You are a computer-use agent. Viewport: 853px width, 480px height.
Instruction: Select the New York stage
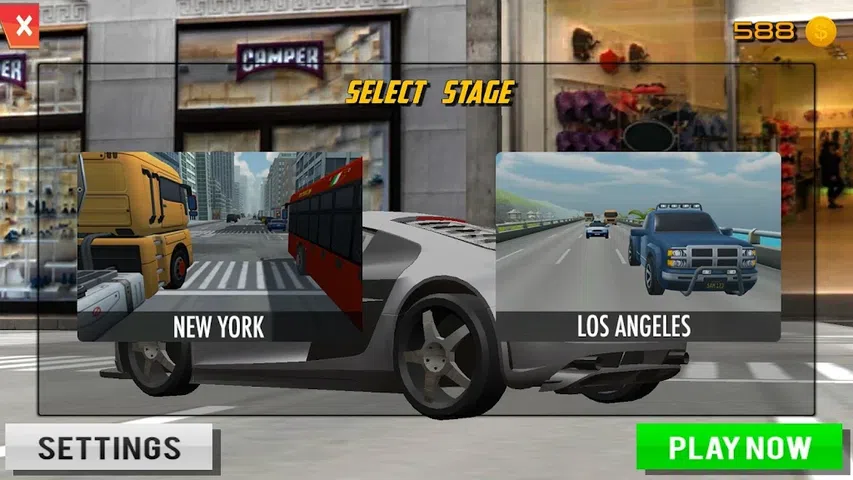pyautogui.click(x=219, y=247)
